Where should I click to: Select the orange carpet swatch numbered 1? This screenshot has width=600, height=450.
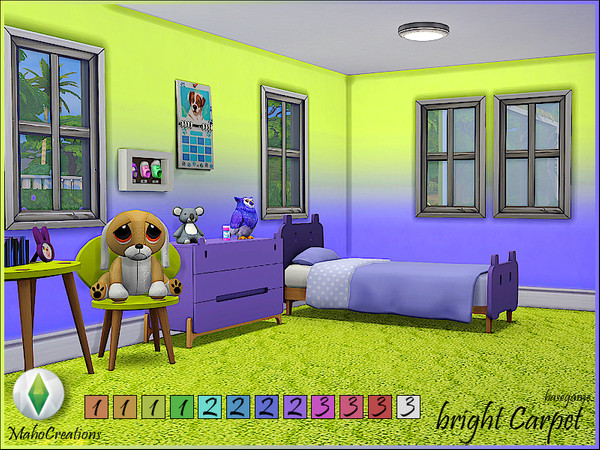tap(95, 406)
